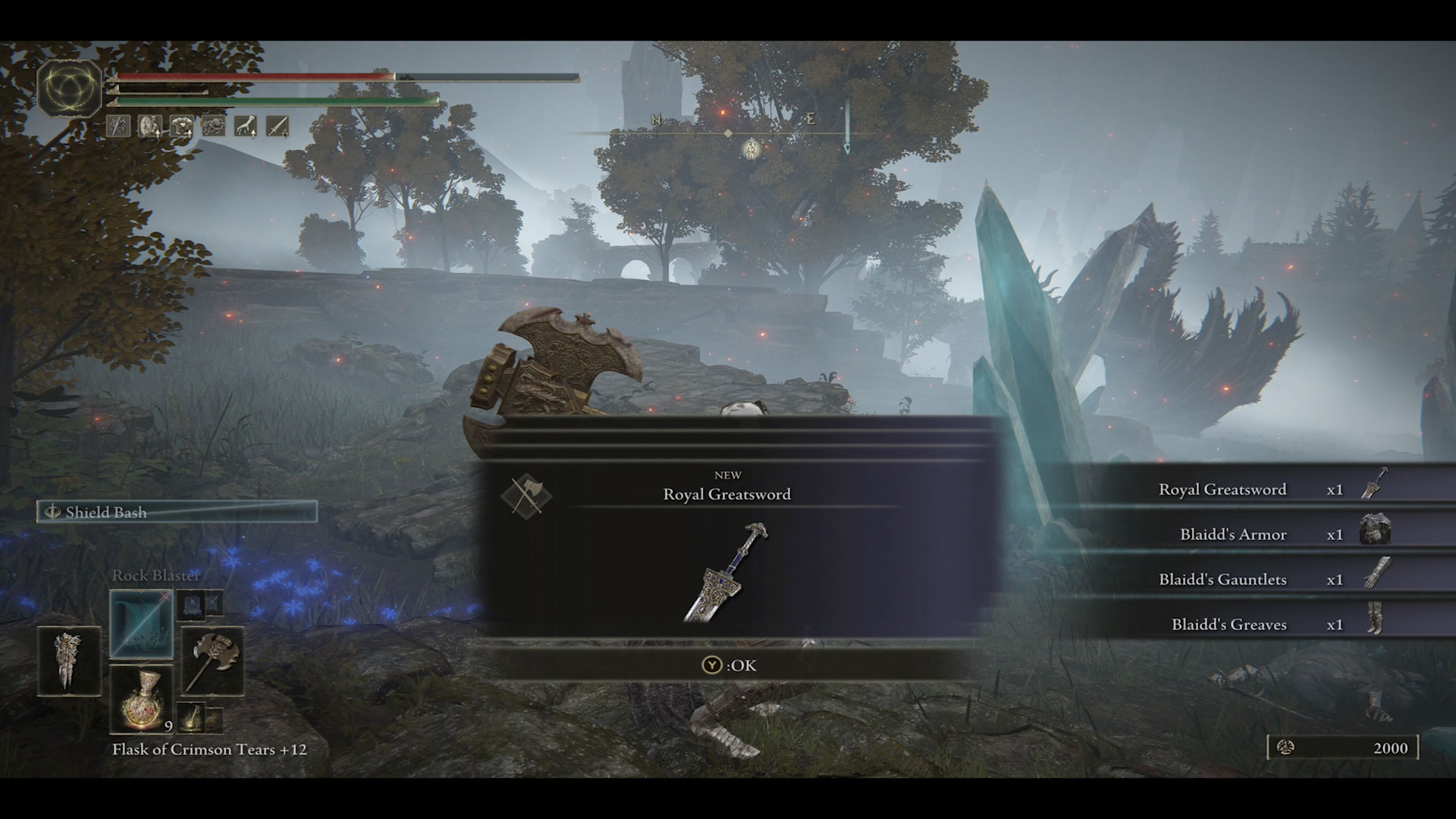This screenshot has height=819, width=1456.
Task: Click the armor buff status icon
Action: point(182,126)
